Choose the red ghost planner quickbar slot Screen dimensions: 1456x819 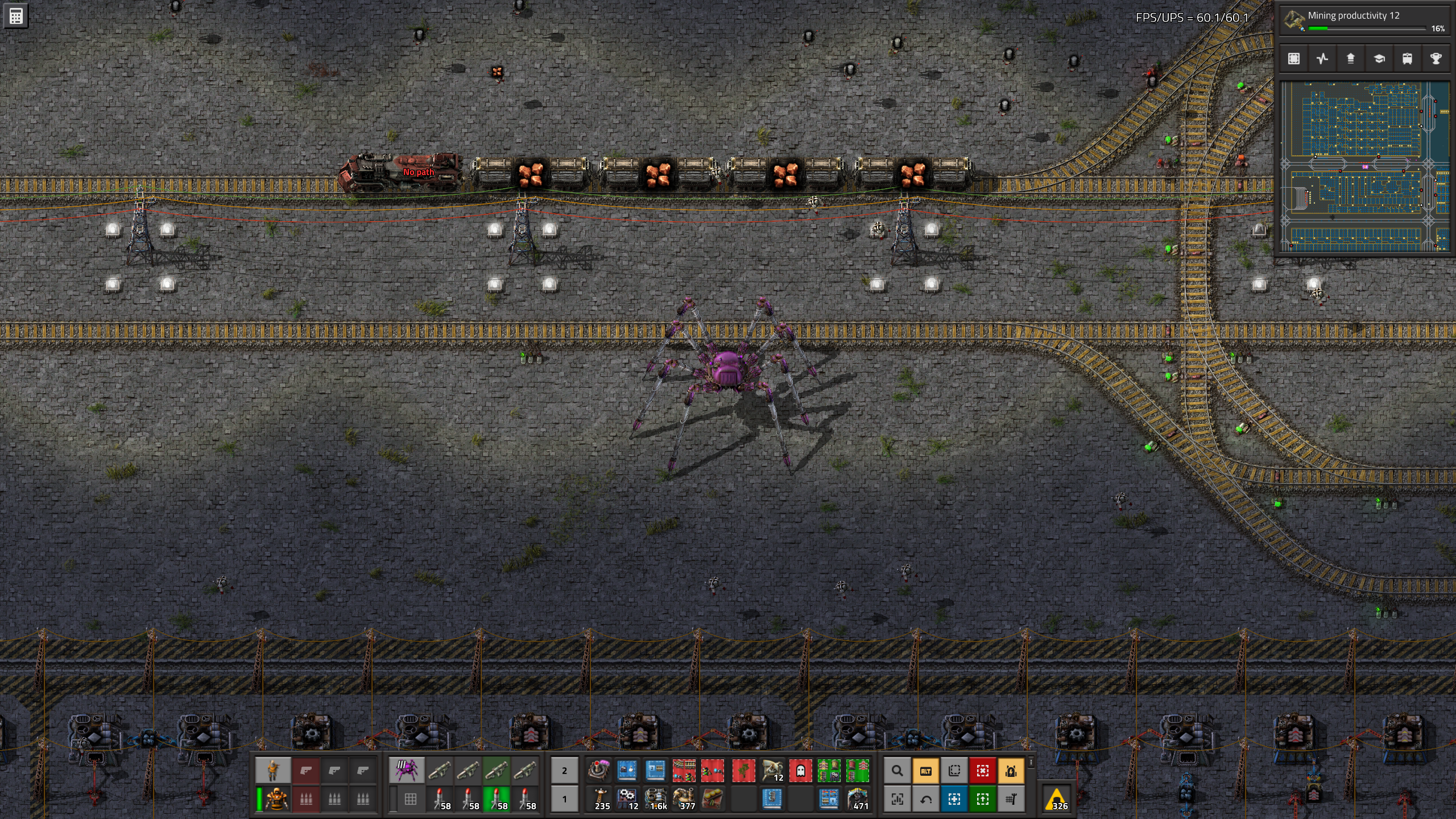[x=800, y=771]
